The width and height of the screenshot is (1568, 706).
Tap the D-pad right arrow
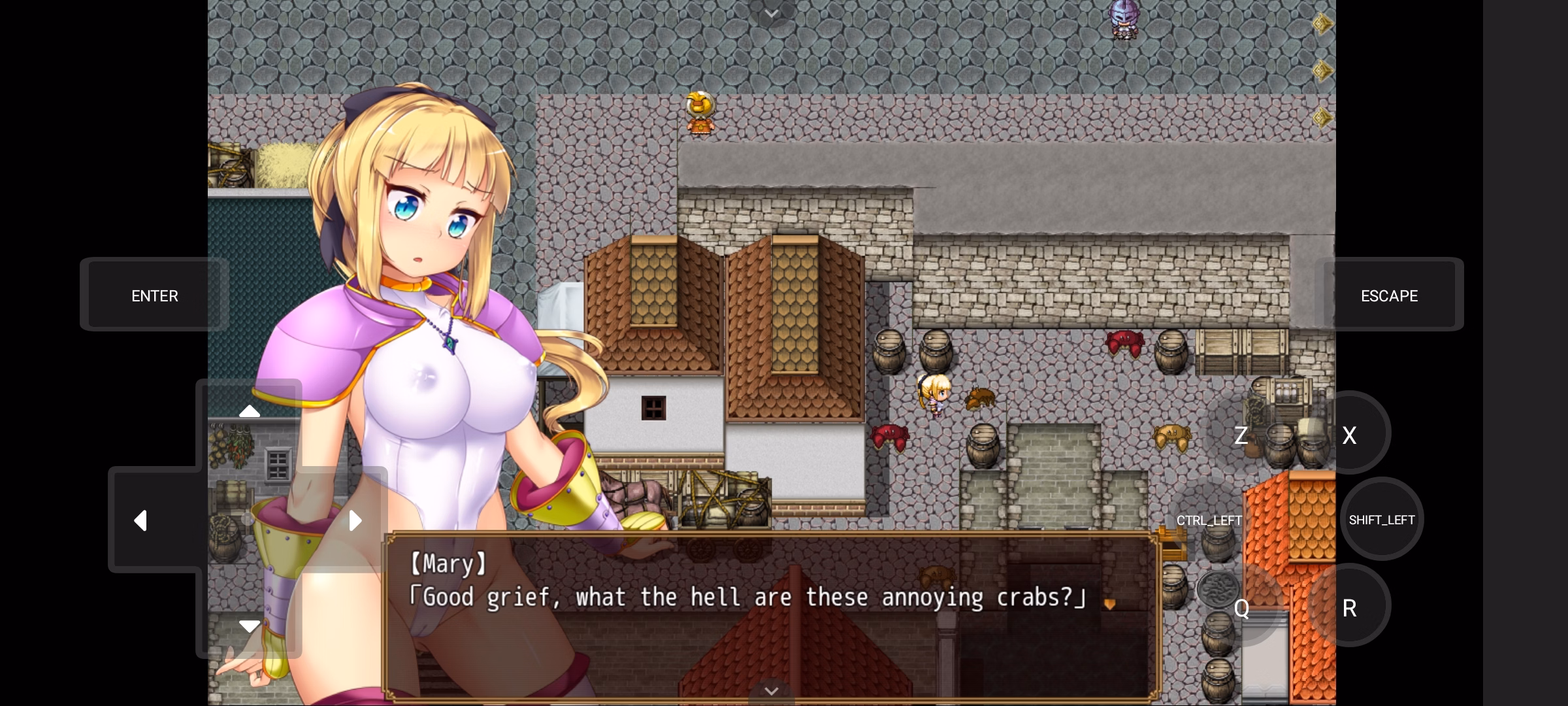tap(355, 520)
